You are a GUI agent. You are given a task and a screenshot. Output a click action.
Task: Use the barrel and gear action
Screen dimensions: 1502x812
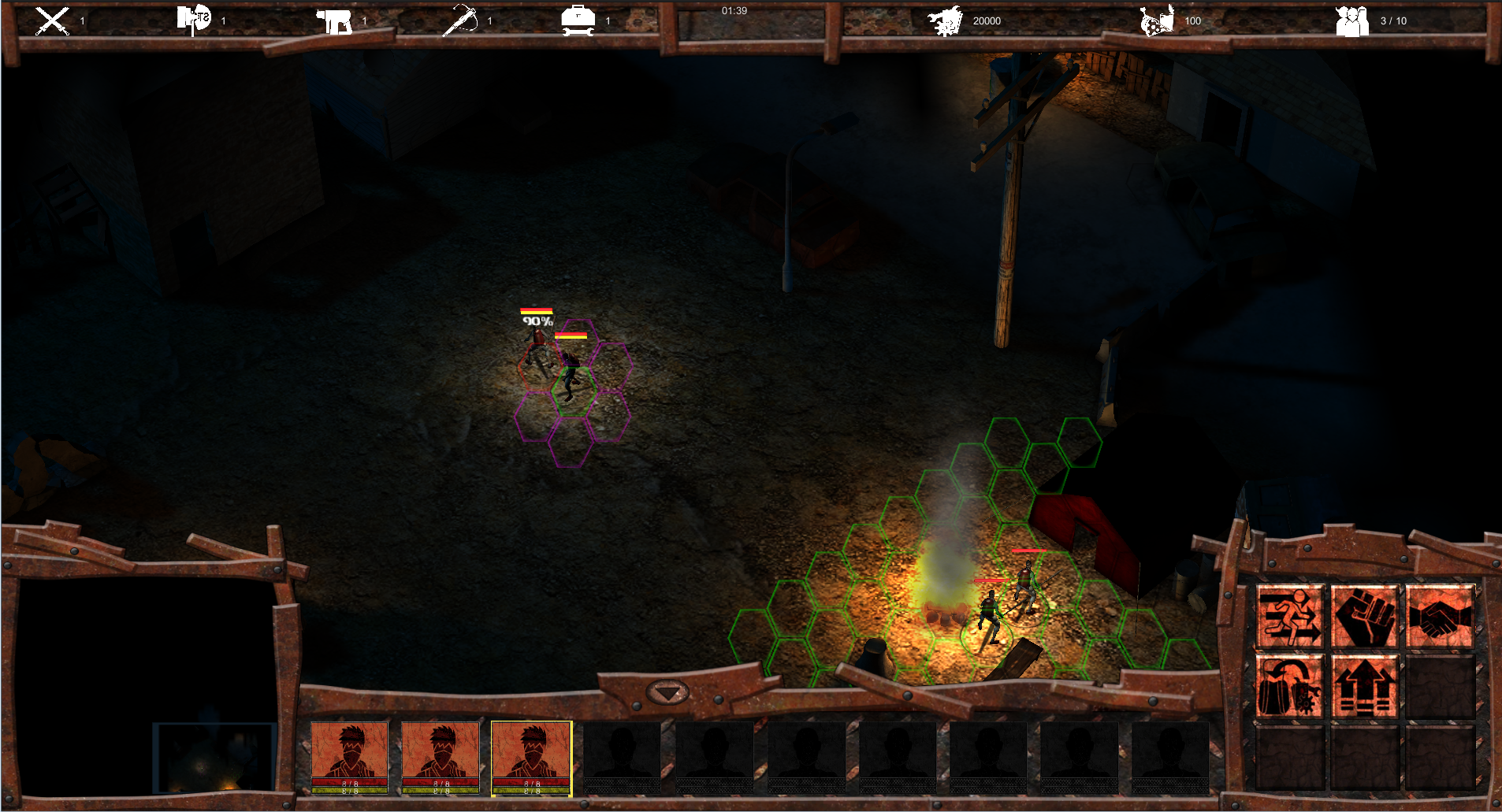coord(1289,687)
